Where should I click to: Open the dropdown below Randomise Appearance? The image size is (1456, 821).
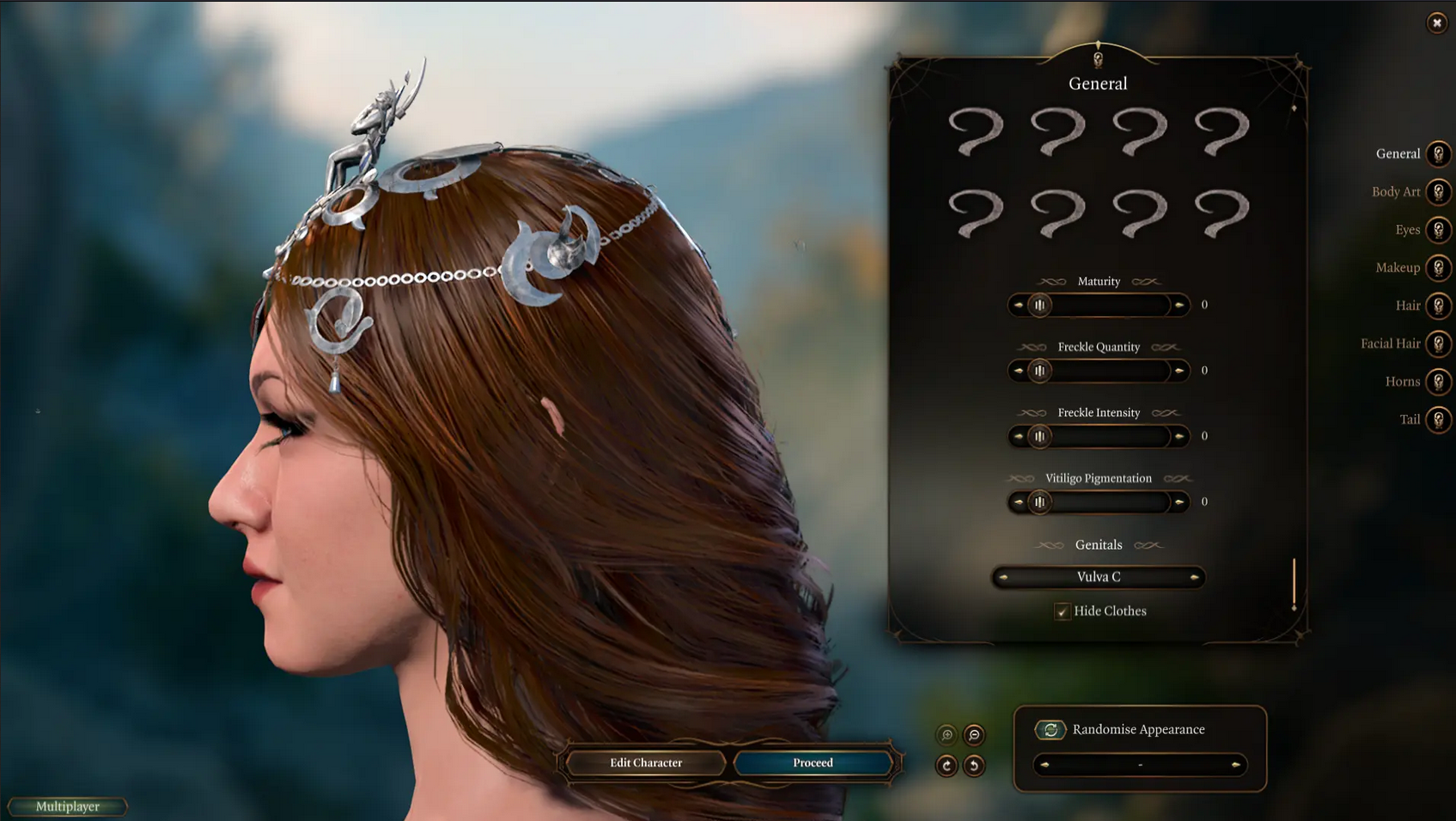1139,764
